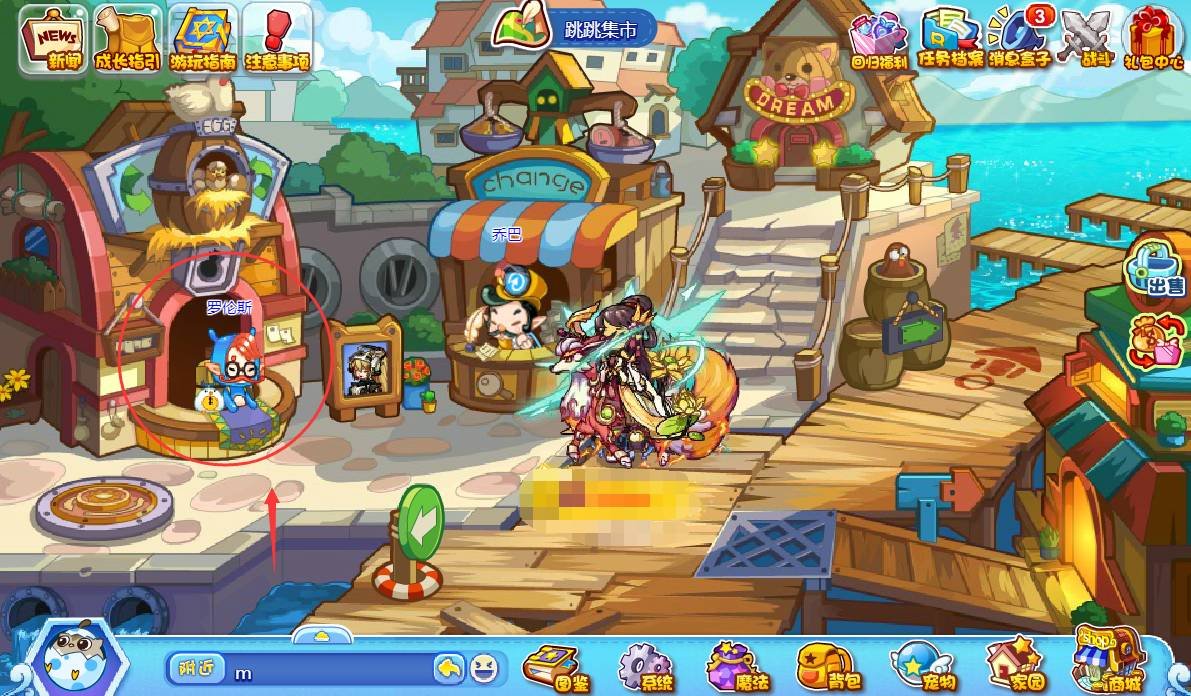The image size is (1191, 696).
Task: Open the 礼包中心 gift center
Action: [1153, 40]
